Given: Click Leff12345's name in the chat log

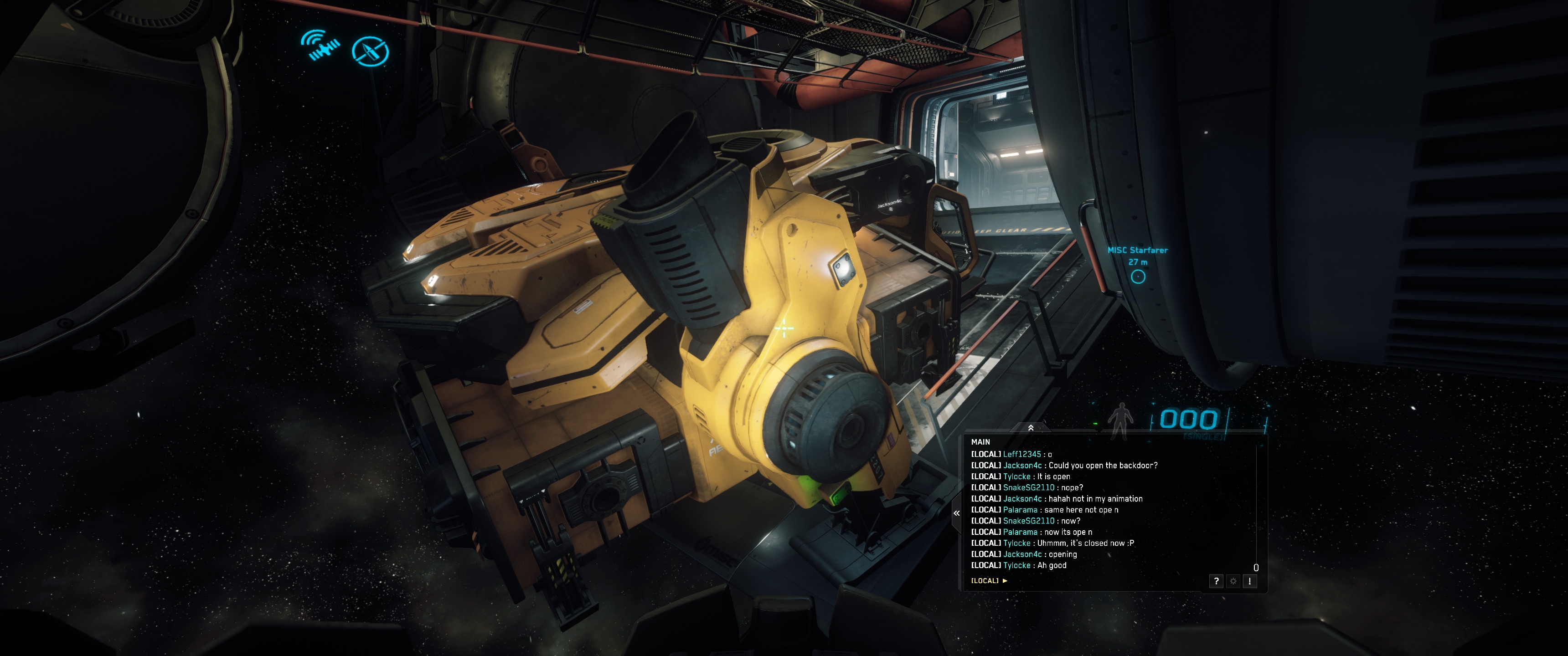Looking at the screenshot, I should 1021,454.
